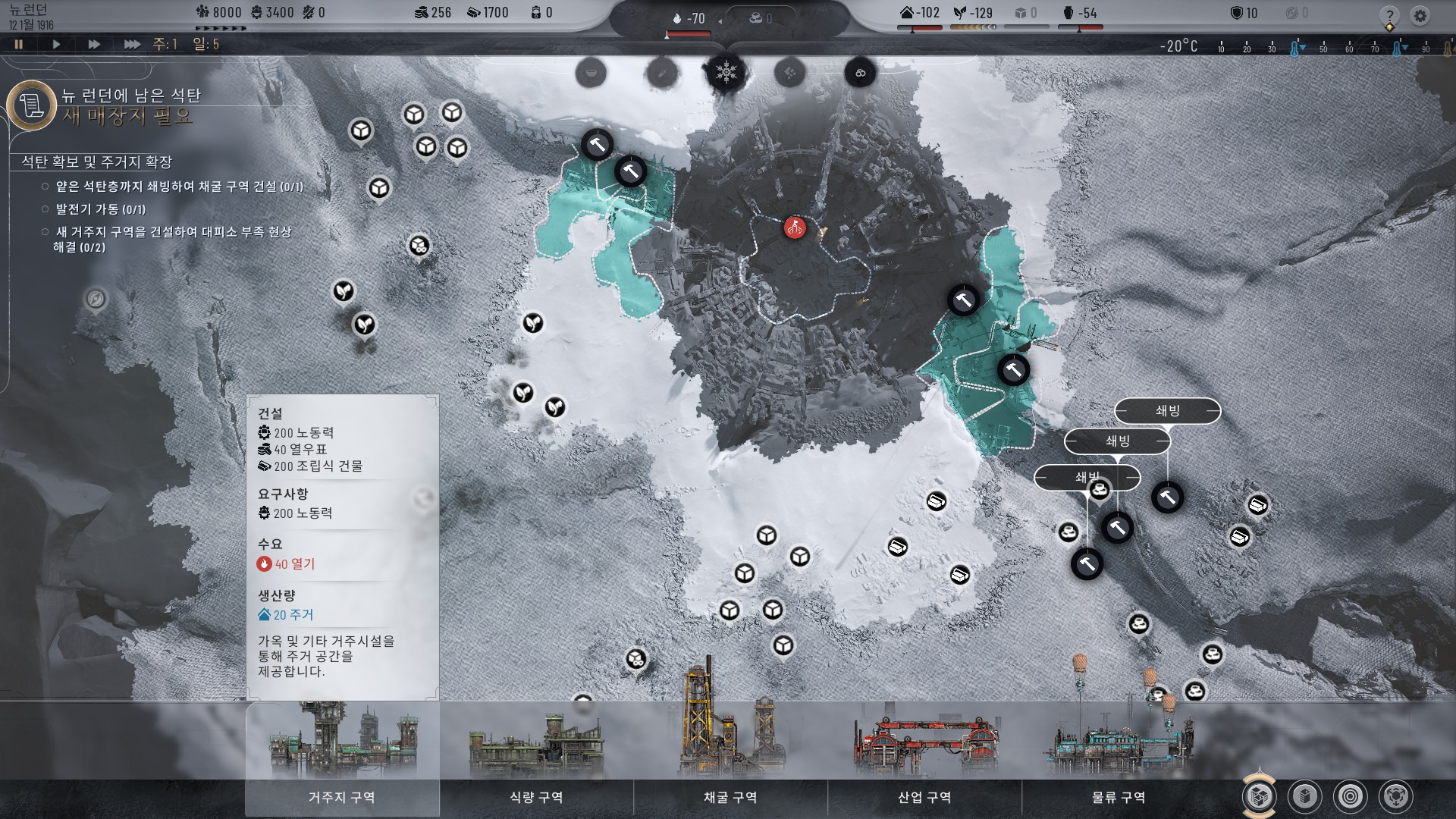Select the 채굴 구역 extraction district tab
The height and width of the screenshot is (819, 1456).
[730, 797]
